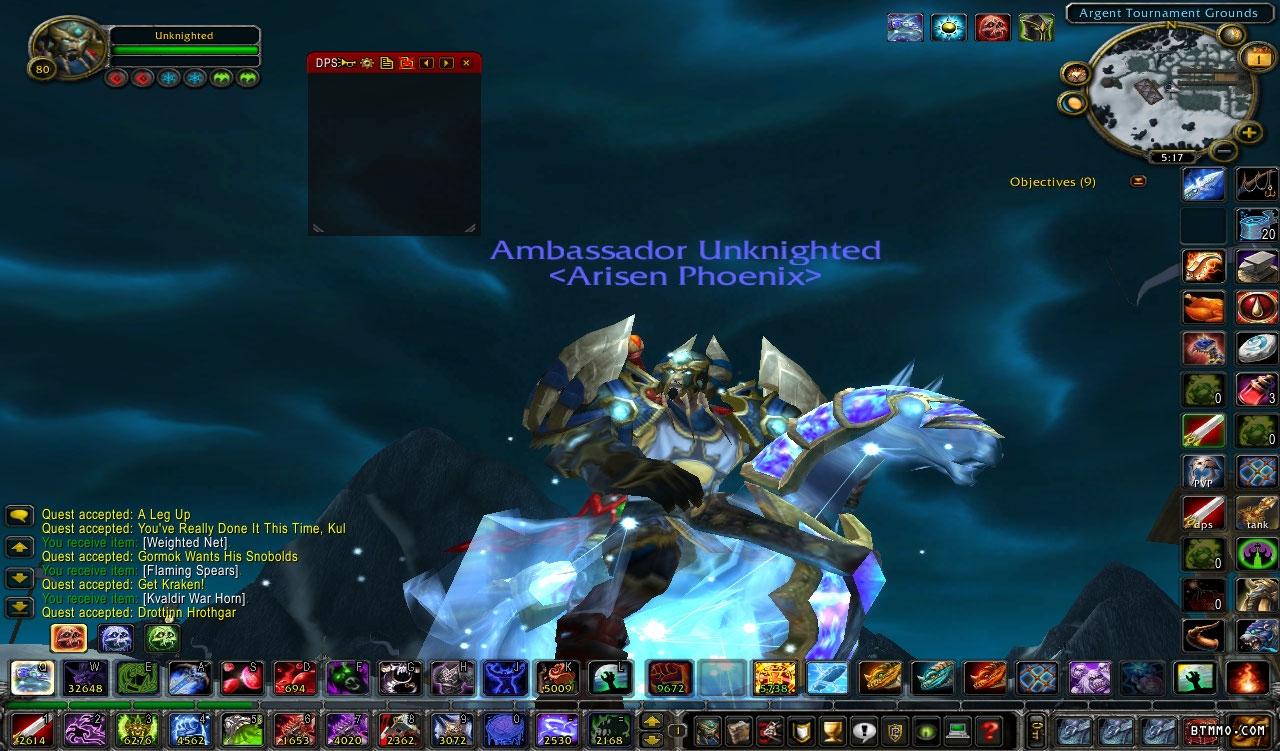Viewport: 1280px width, 751px height.
Task: Equip the tank gear set icon
Action: click(1257, 513)
